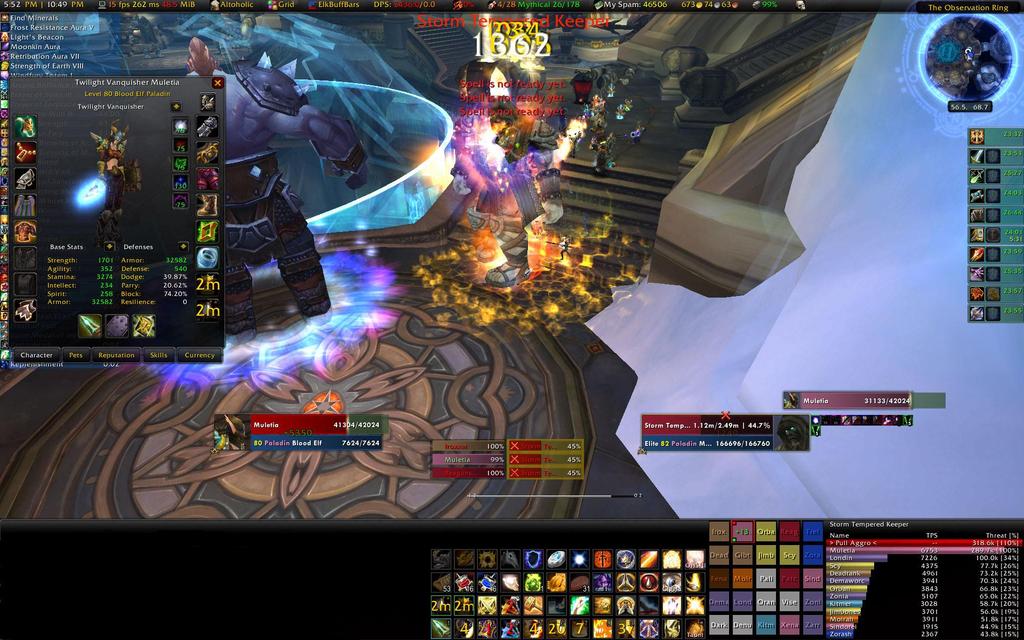The height and width of the screenshot is (640, 1024).
Task: Click the Find Minerals buff entry
Action: (35, 18)
